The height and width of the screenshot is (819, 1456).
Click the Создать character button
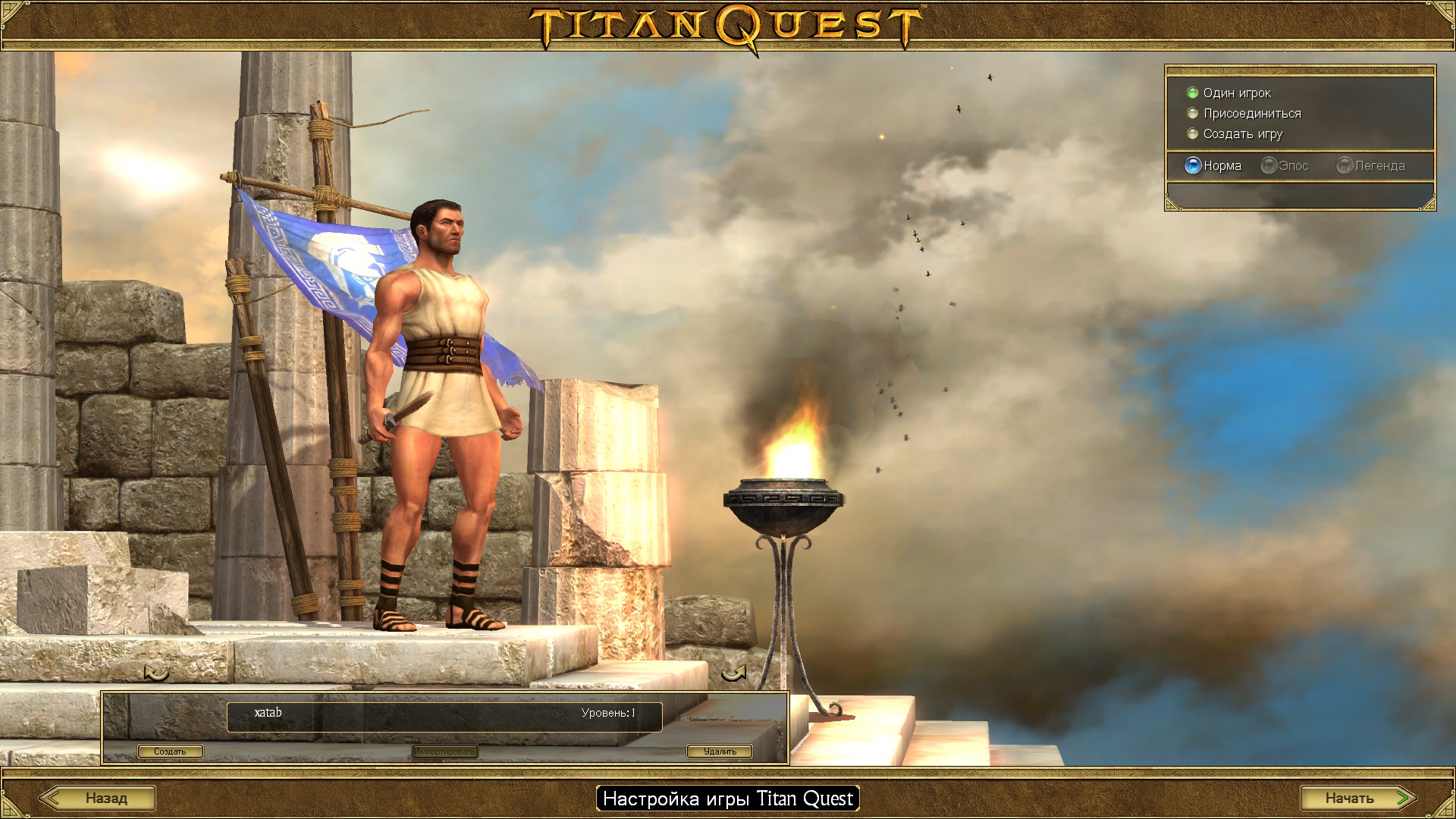(x=170, y=752)
